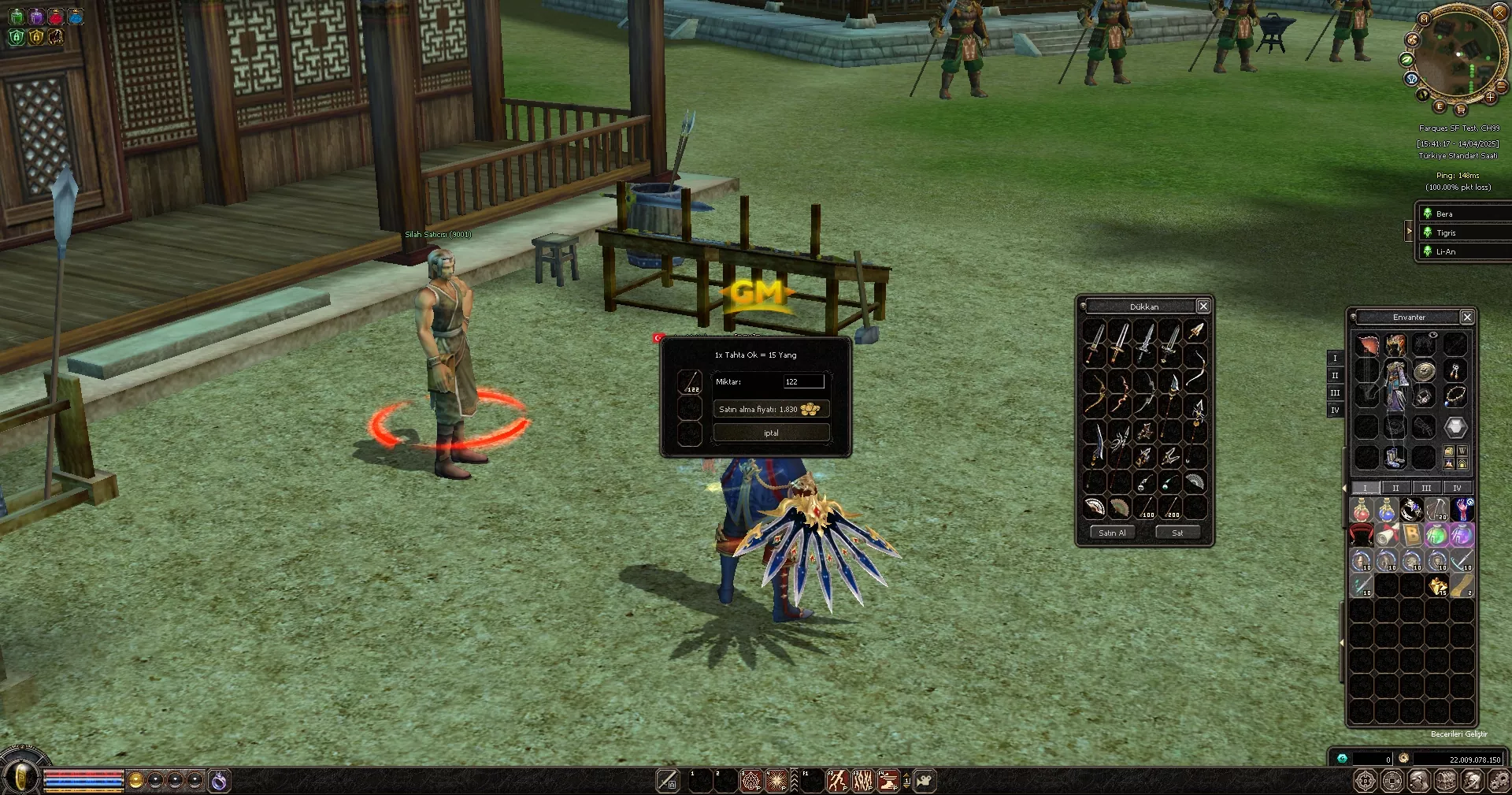This screenshot has width=1512, height=795.
Task: Switch to inventory tab II in Envanter
Action: tap(1395, 487)
